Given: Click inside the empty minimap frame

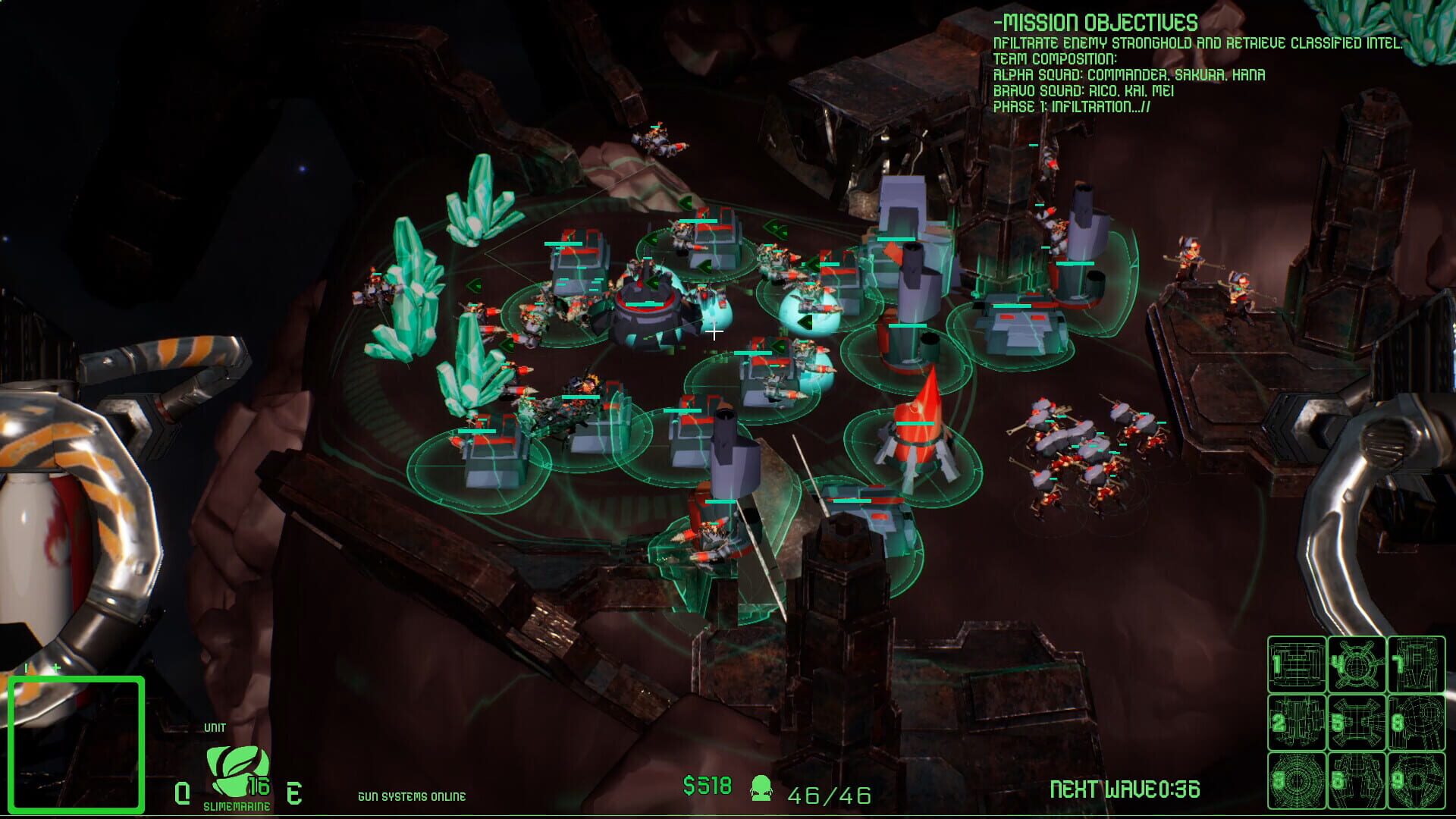Looking at the screenshot, I should 76,743.
